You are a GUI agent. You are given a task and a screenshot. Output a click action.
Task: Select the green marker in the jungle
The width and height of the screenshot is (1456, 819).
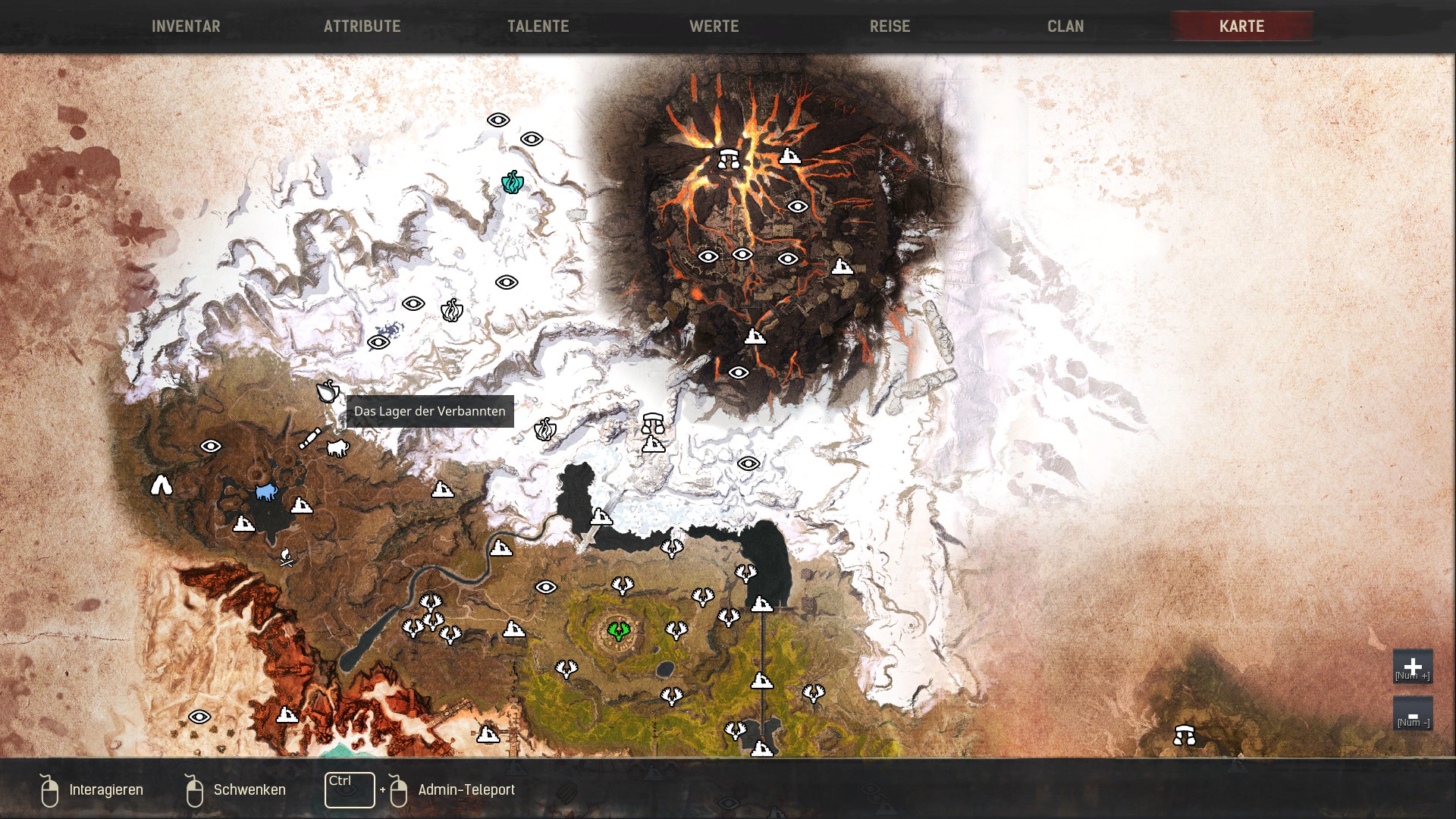(x=619, y=630)
